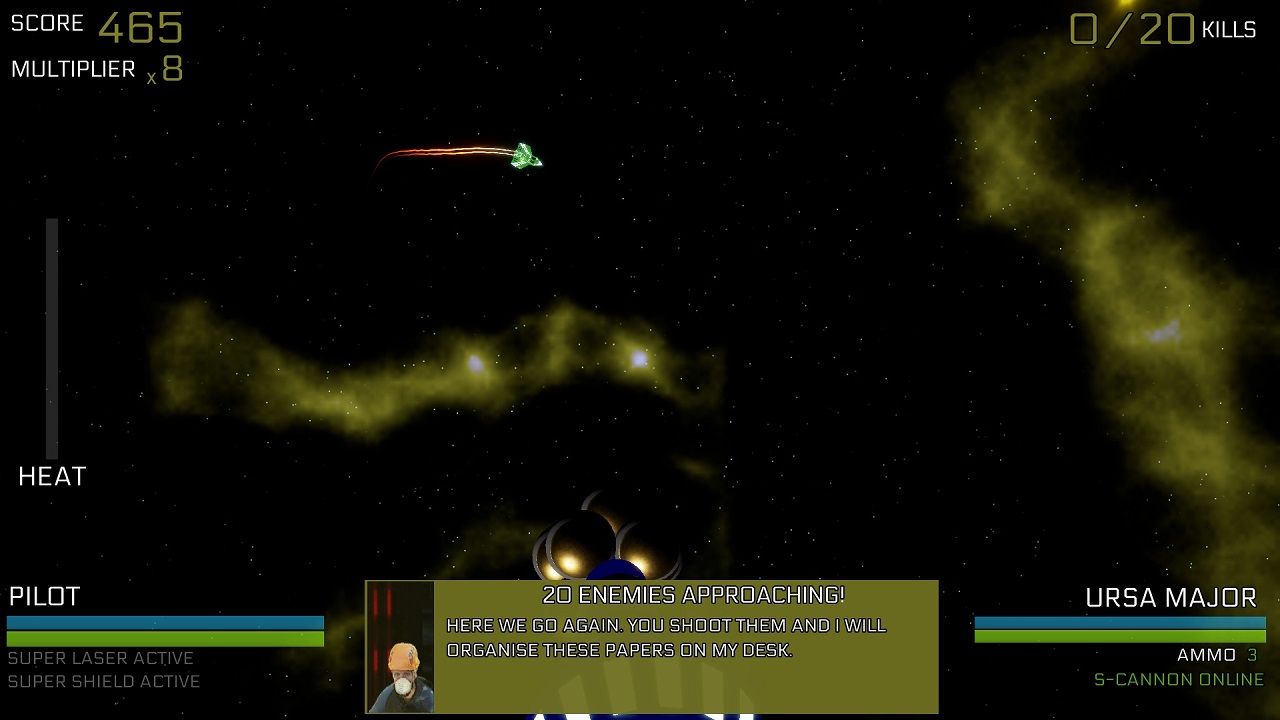Expand the 20 ENEMIES APPROACHING dialogue box
This screenshot has width=1280, height=720.
point(652,645)
